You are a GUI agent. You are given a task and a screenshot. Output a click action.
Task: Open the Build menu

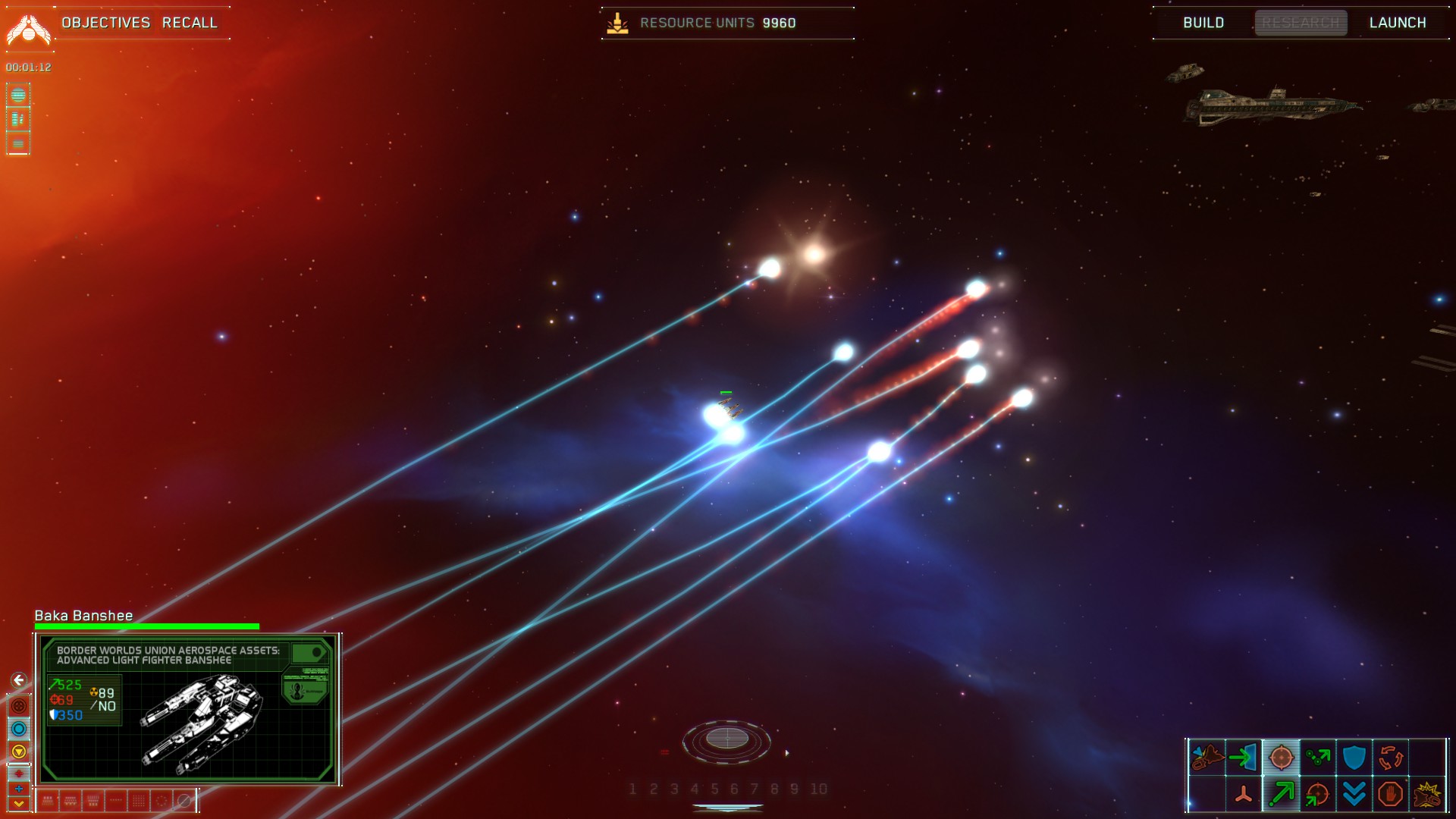click(x=1203, y=23)
